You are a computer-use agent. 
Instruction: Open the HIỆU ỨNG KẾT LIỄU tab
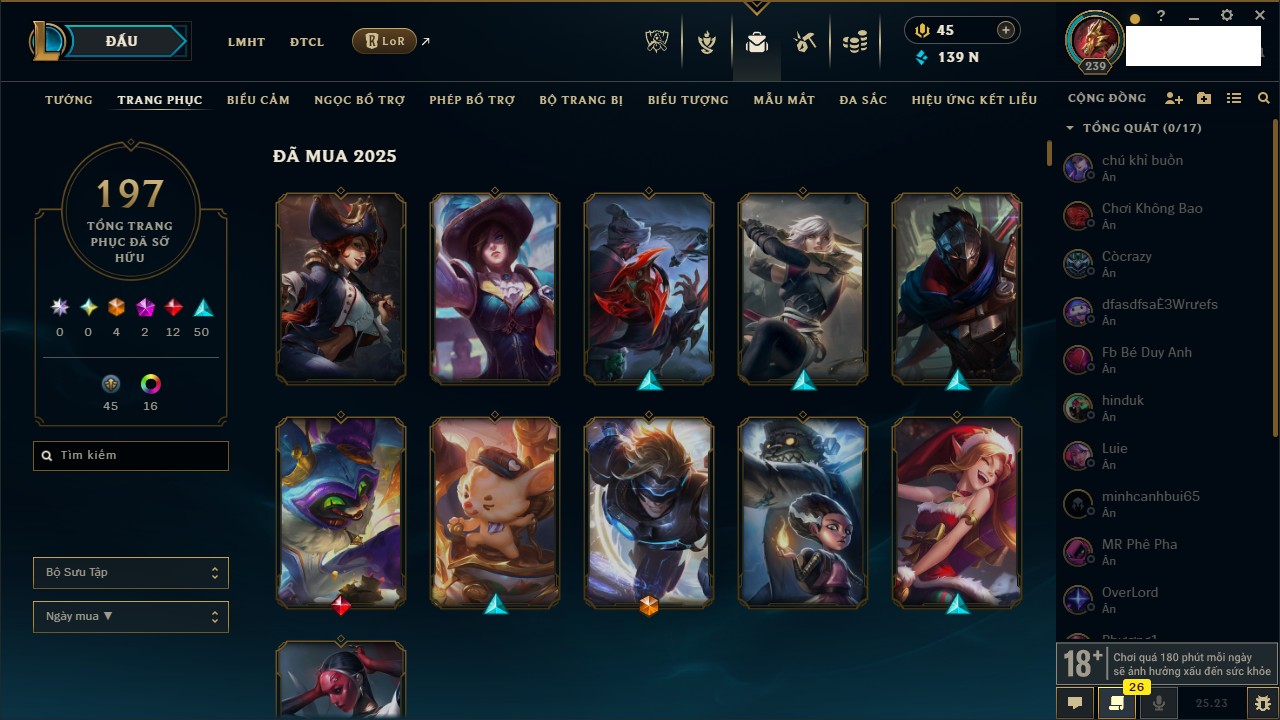pos(974,100)
